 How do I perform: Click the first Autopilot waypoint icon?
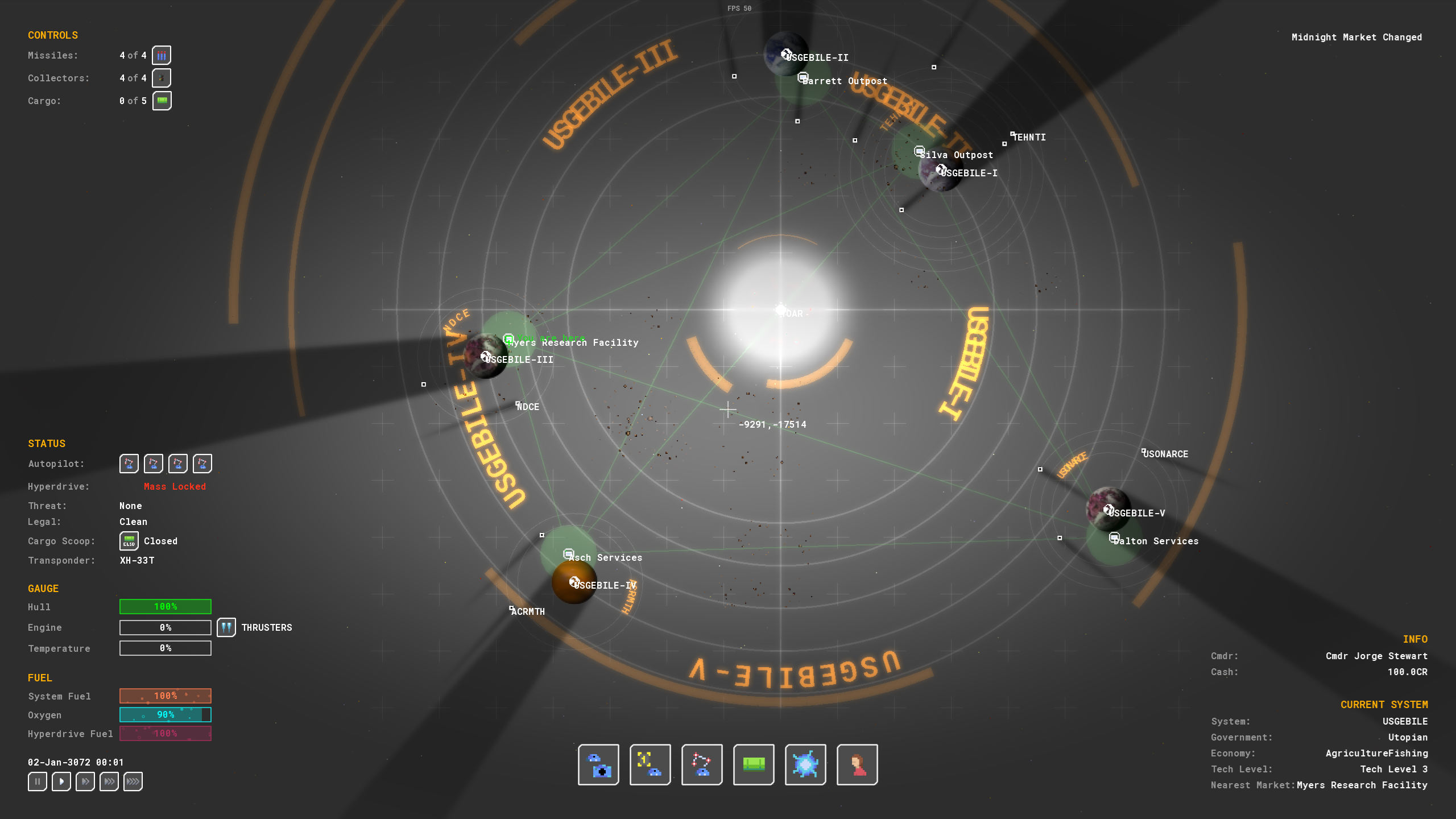(x=128, y=463)
